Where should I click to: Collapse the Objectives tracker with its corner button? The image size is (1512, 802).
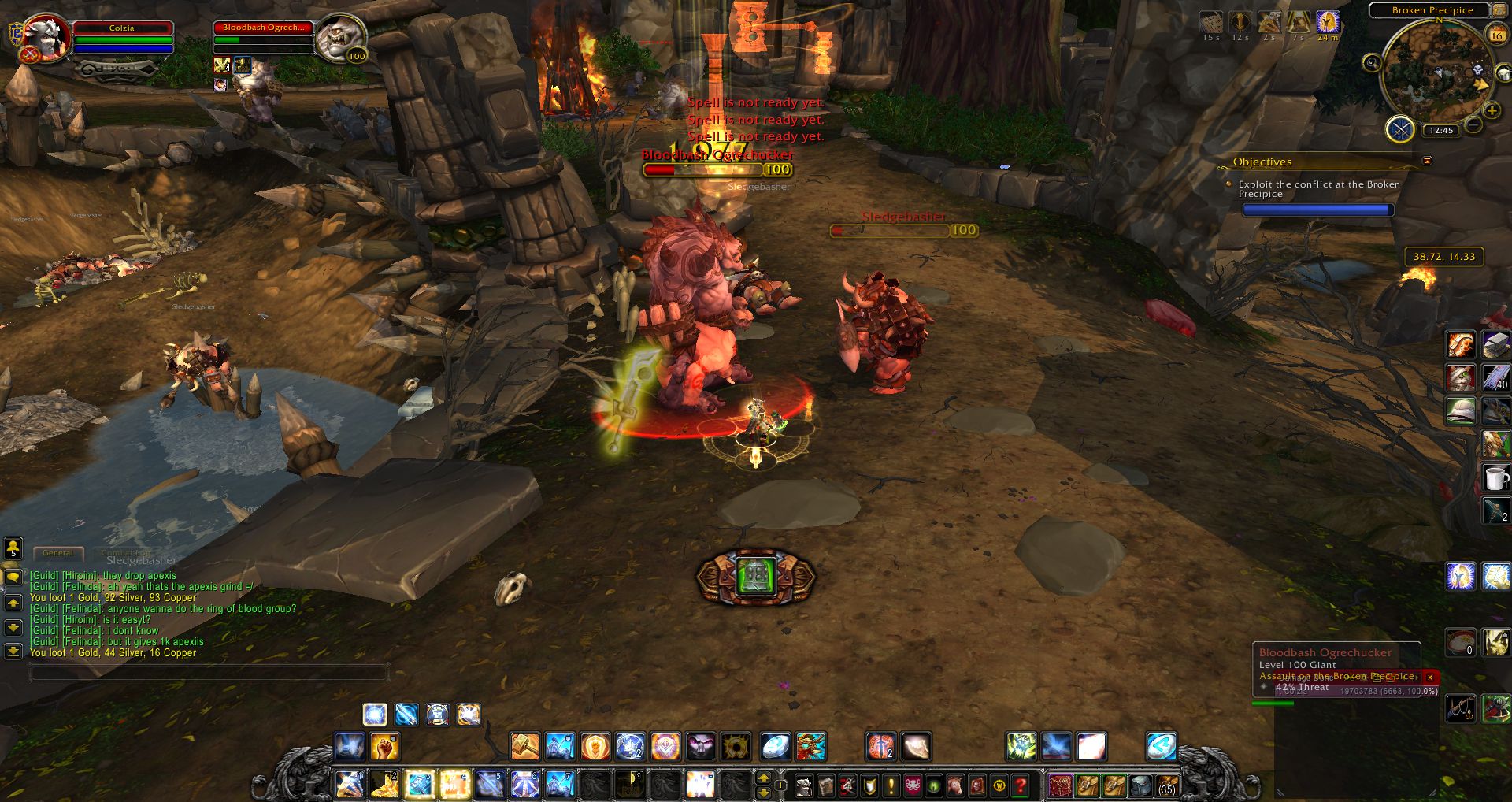point(1426,161)
